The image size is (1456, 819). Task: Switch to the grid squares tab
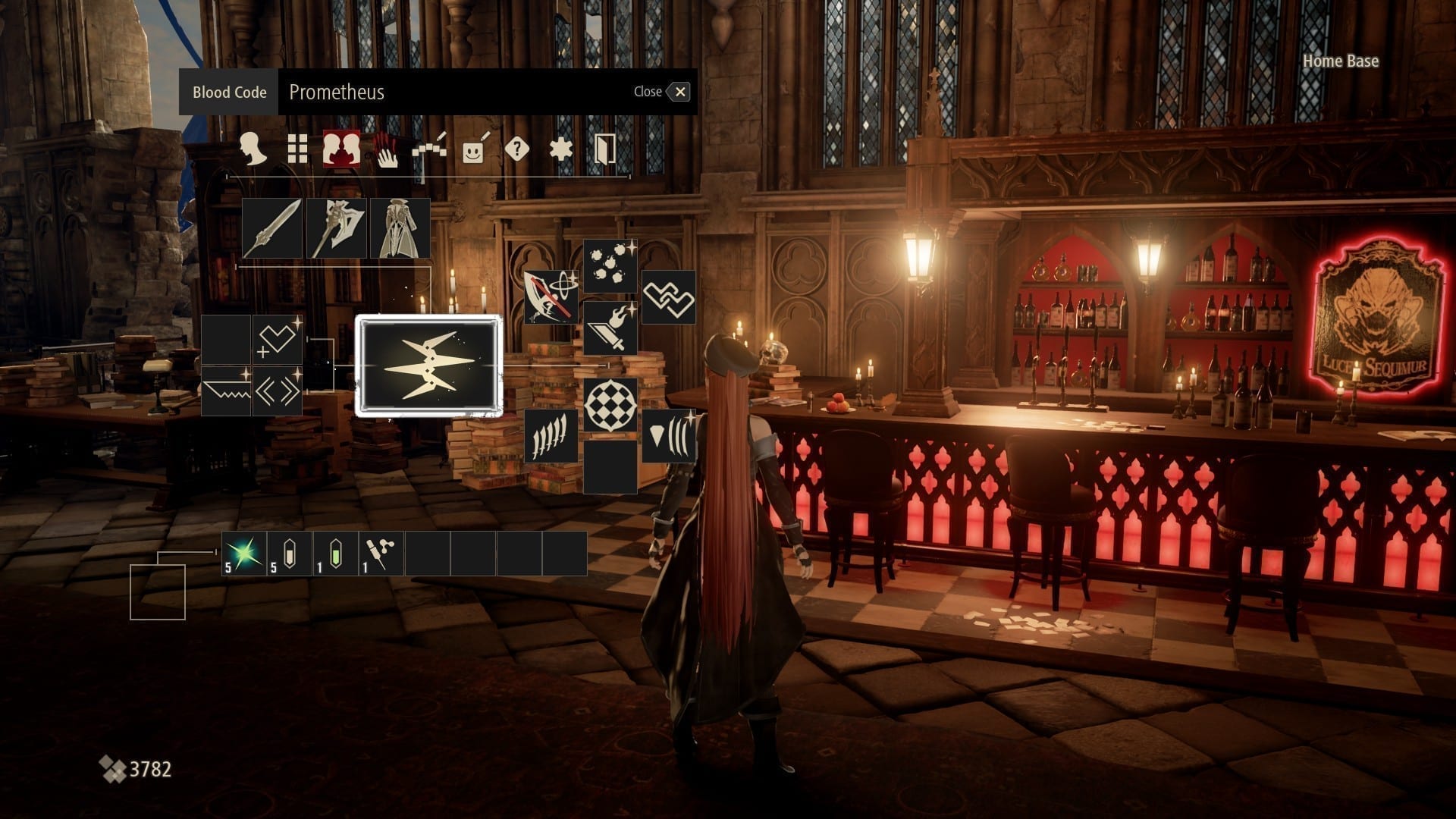click(297, 149)
